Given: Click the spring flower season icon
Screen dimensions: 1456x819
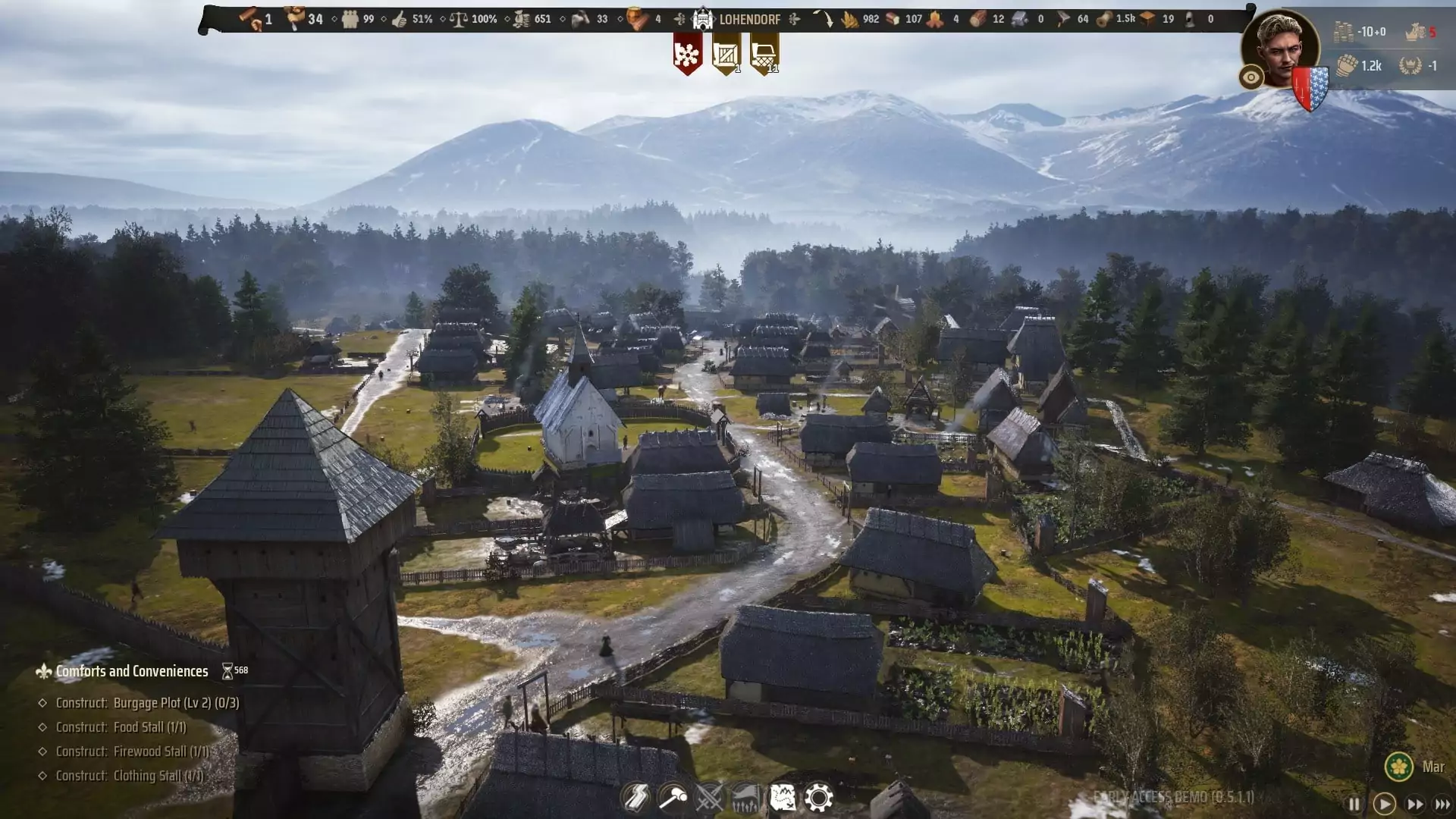Looking at the screenshot, I should pos(1399,767).
